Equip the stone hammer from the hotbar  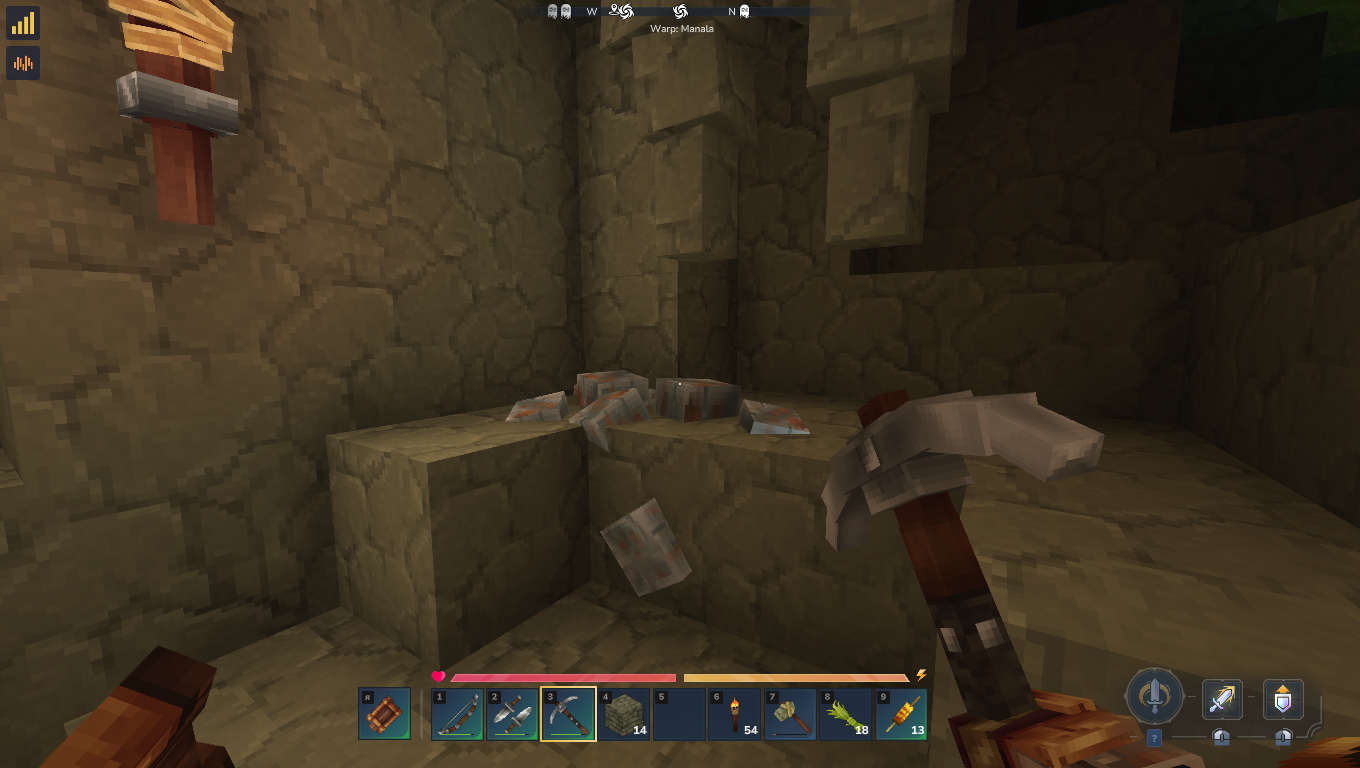[791, 714]
